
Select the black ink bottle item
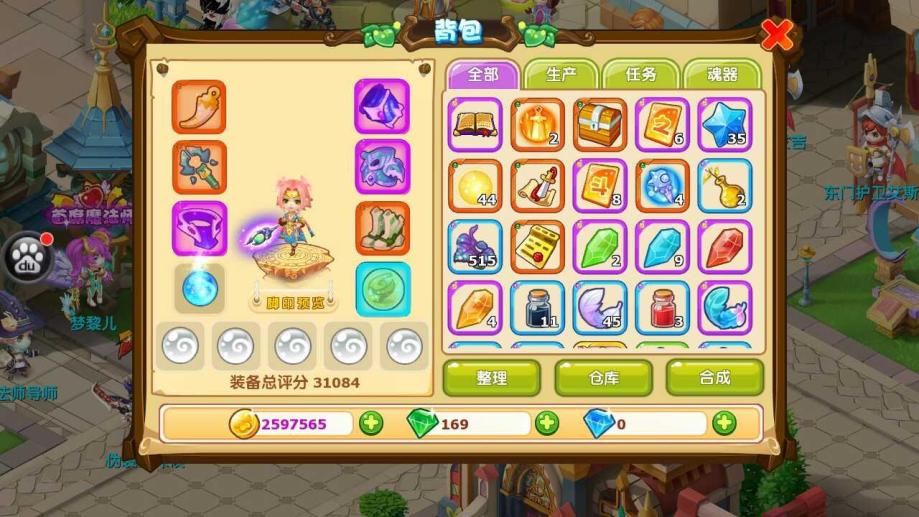point(537,307)
